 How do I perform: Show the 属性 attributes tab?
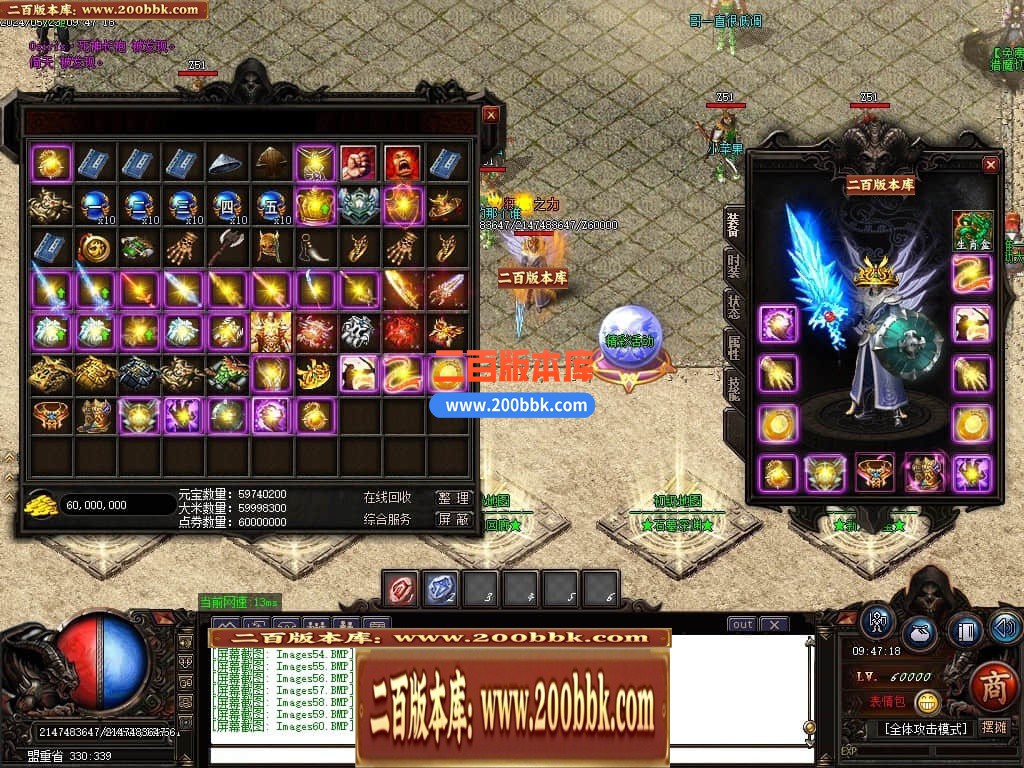coord(734,348)
